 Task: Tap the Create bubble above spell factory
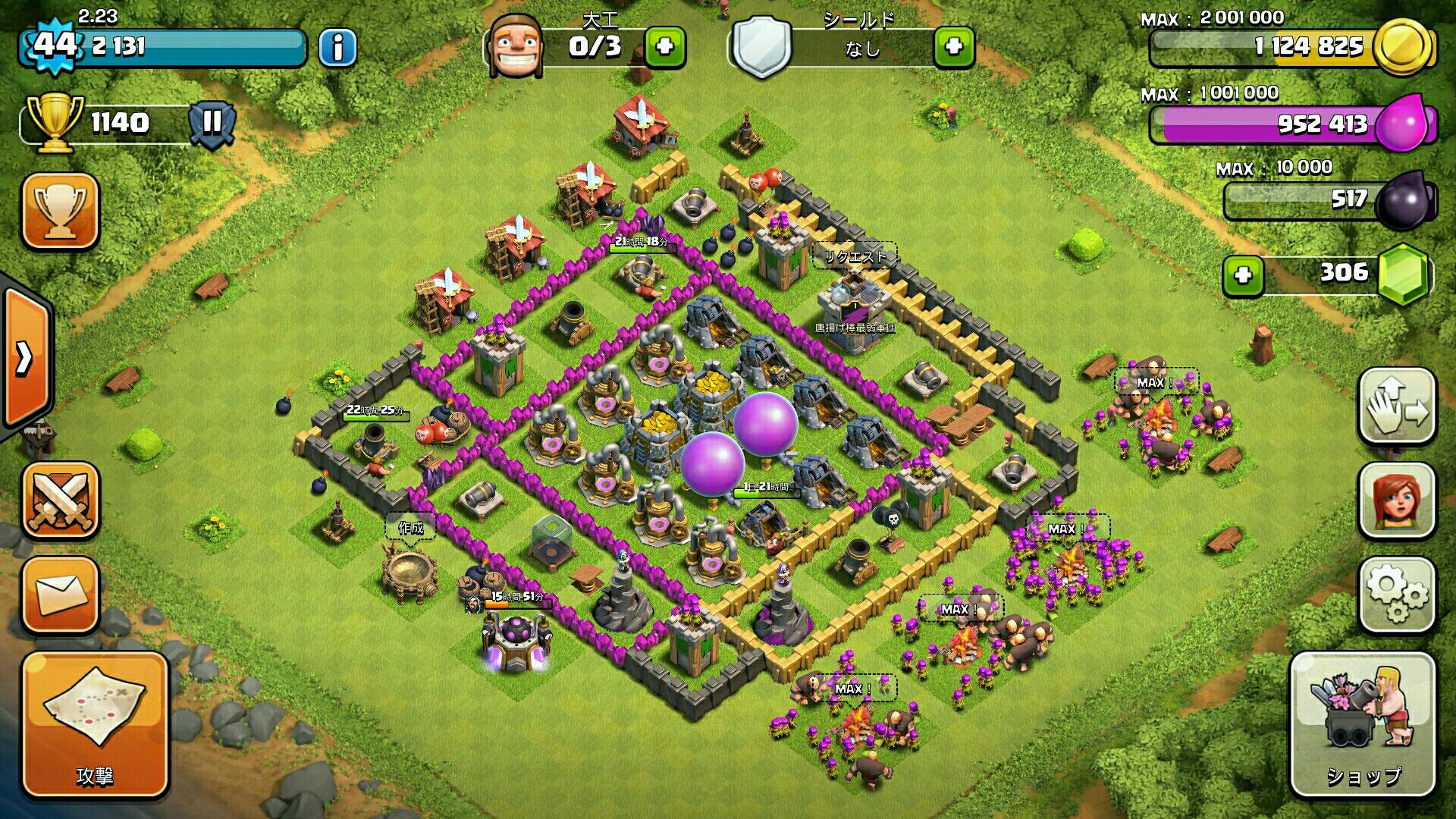[410, 527]
